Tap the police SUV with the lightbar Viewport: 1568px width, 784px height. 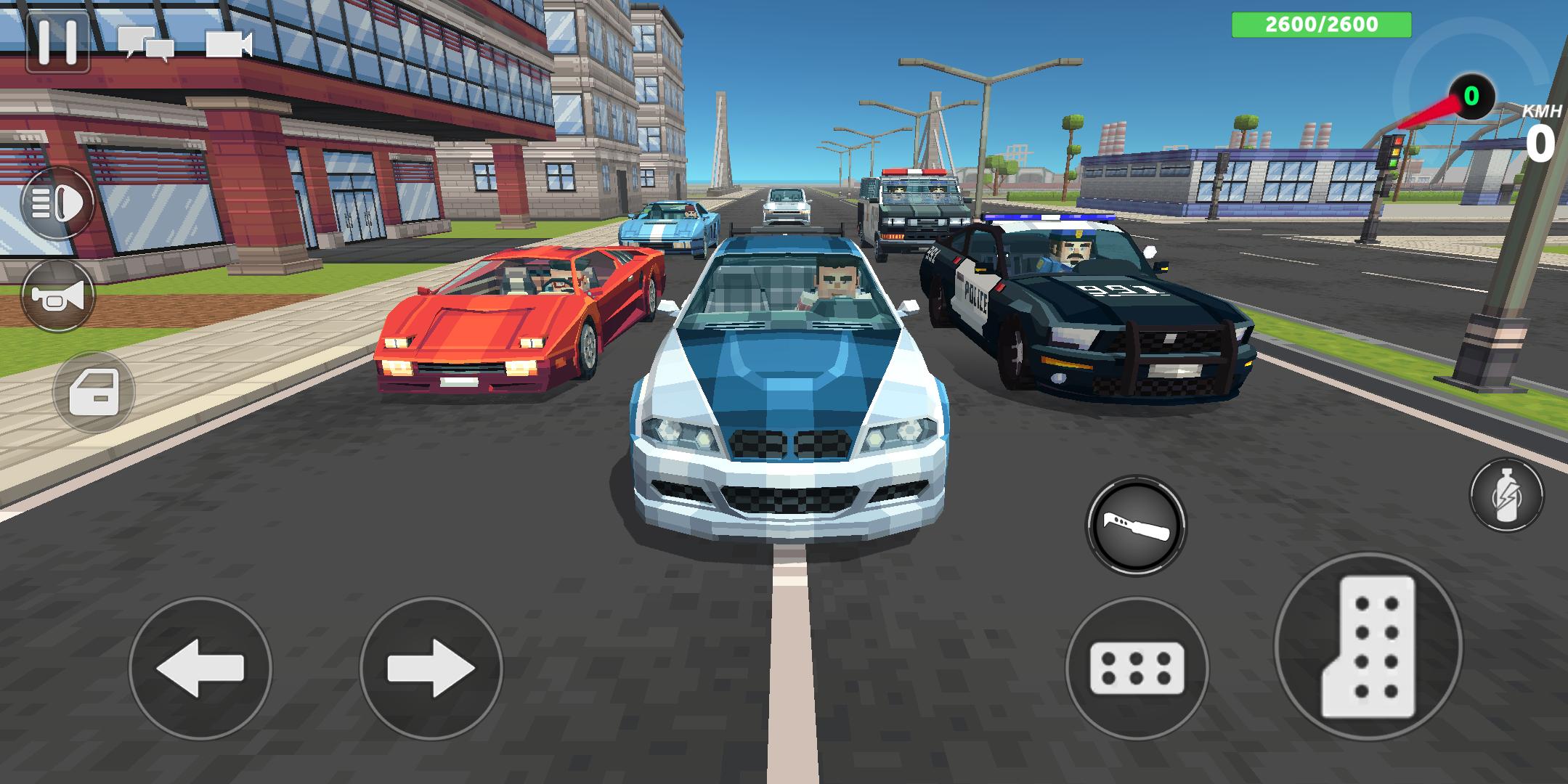(x=911, y=211)
